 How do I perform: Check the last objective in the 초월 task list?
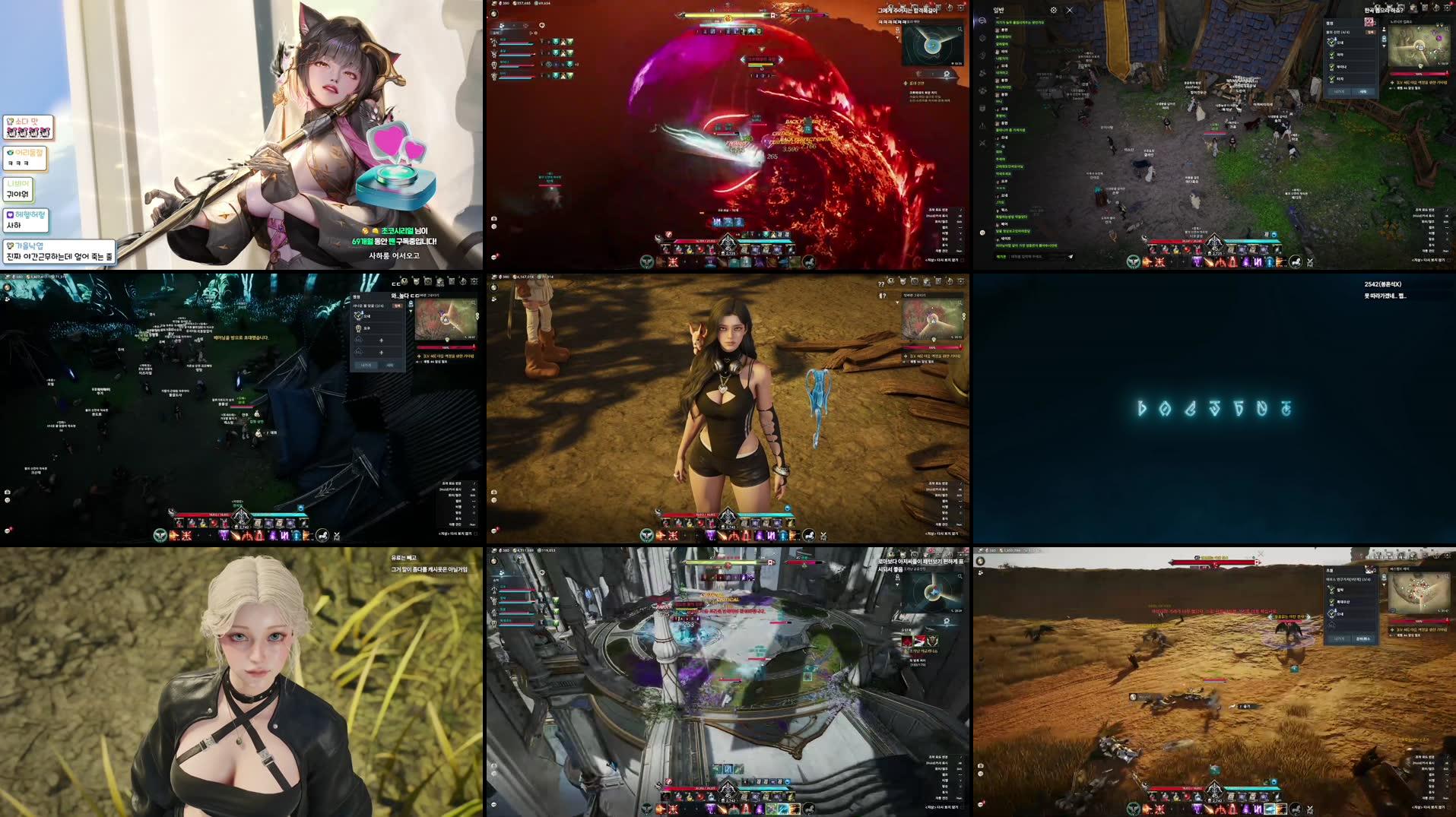pos(1331,614)
